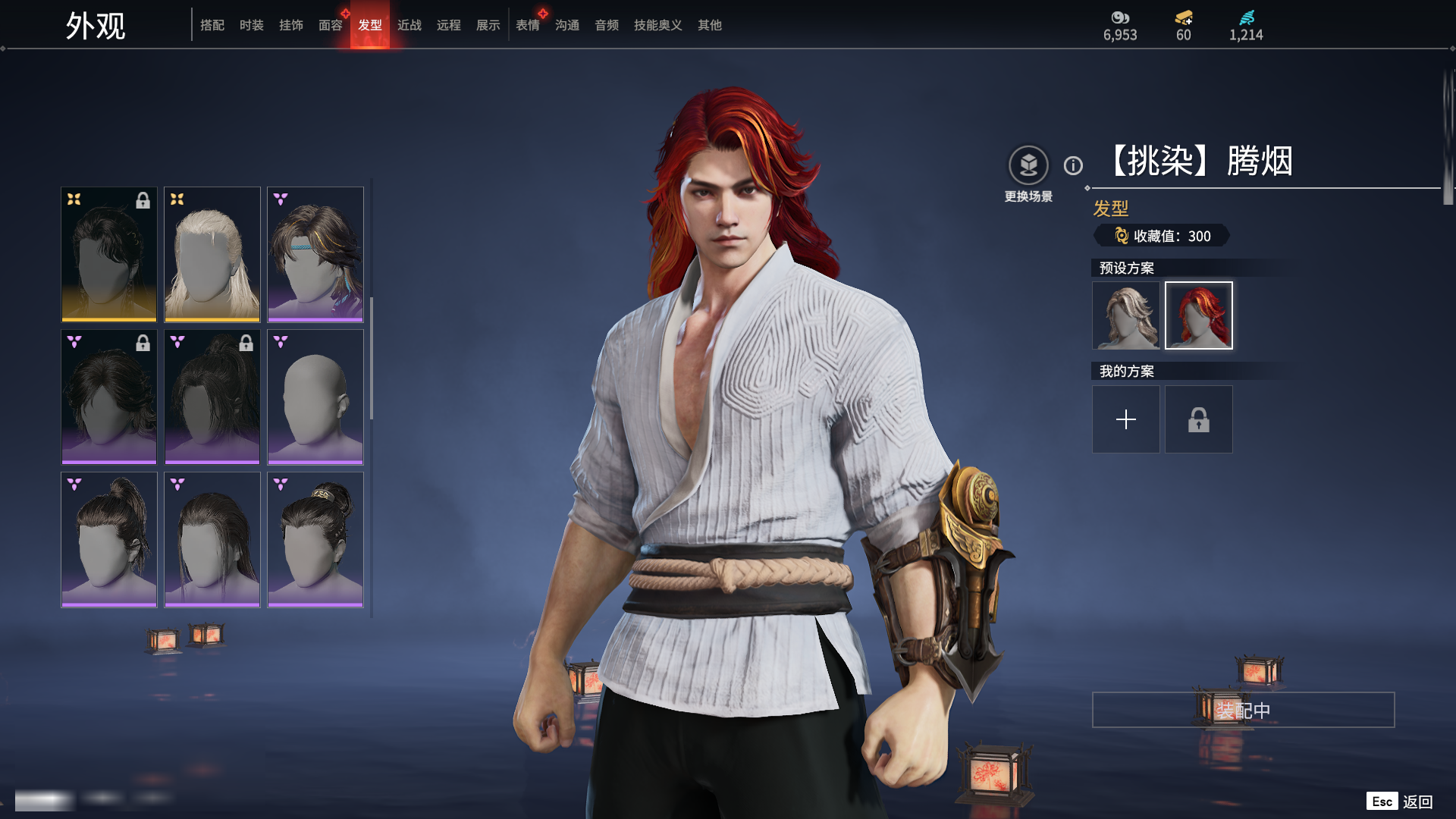The image size is (1456, 819).
Task: Open the 近战 melee tab
Action: pyautogui.click(x=409, y=25)
